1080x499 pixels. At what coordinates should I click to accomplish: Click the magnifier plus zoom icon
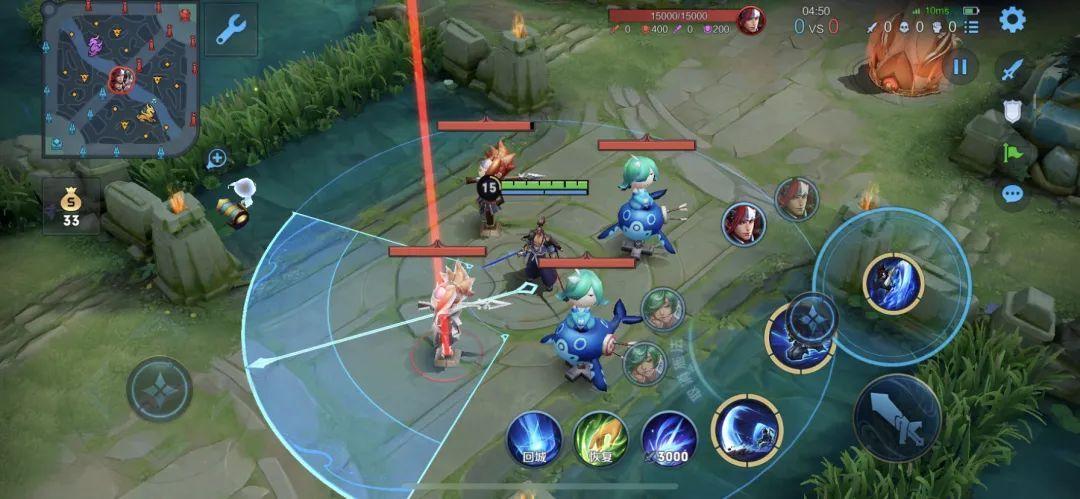pos(216,159)
